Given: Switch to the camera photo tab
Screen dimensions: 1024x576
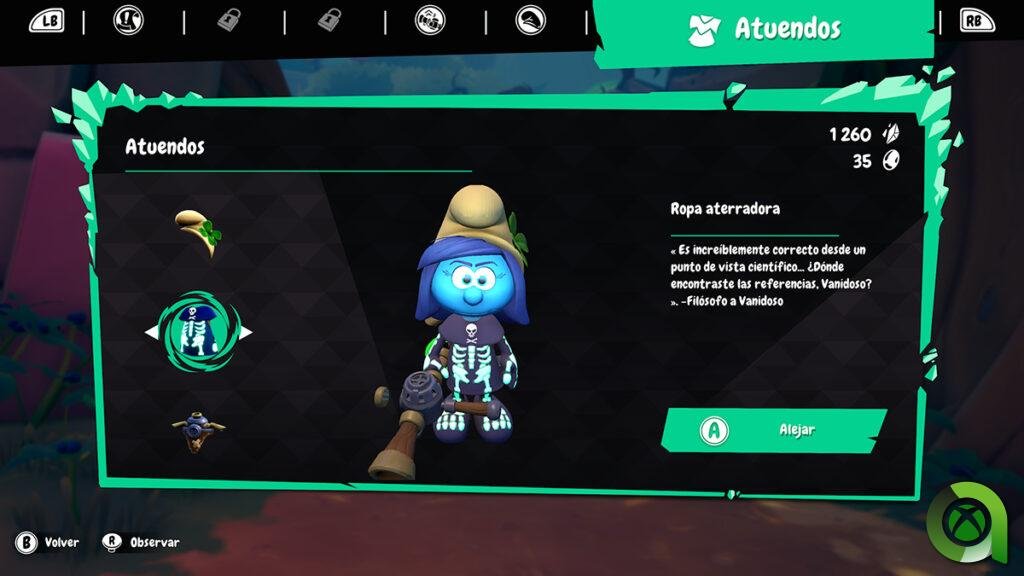Looking at the screenshot, I should coord(431,20).
